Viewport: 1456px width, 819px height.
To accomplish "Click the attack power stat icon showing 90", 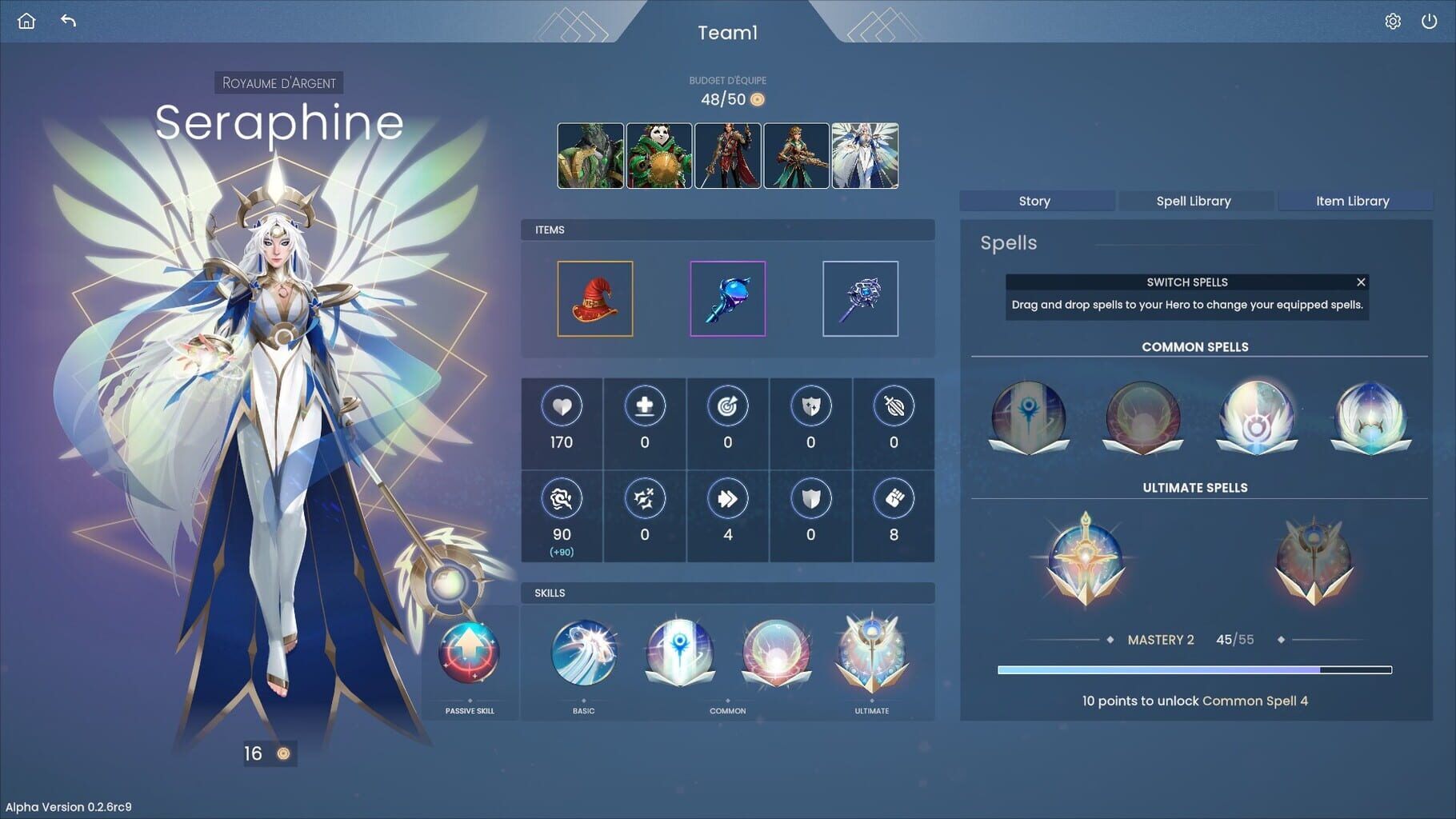I will click(561, 497).
